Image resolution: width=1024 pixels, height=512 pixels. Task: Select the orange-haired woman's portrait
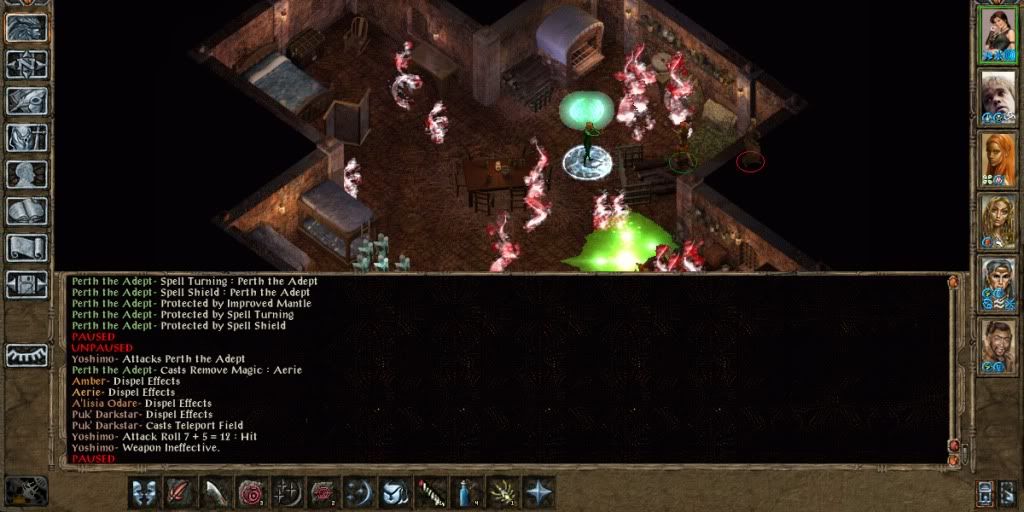tap(996, 159)
